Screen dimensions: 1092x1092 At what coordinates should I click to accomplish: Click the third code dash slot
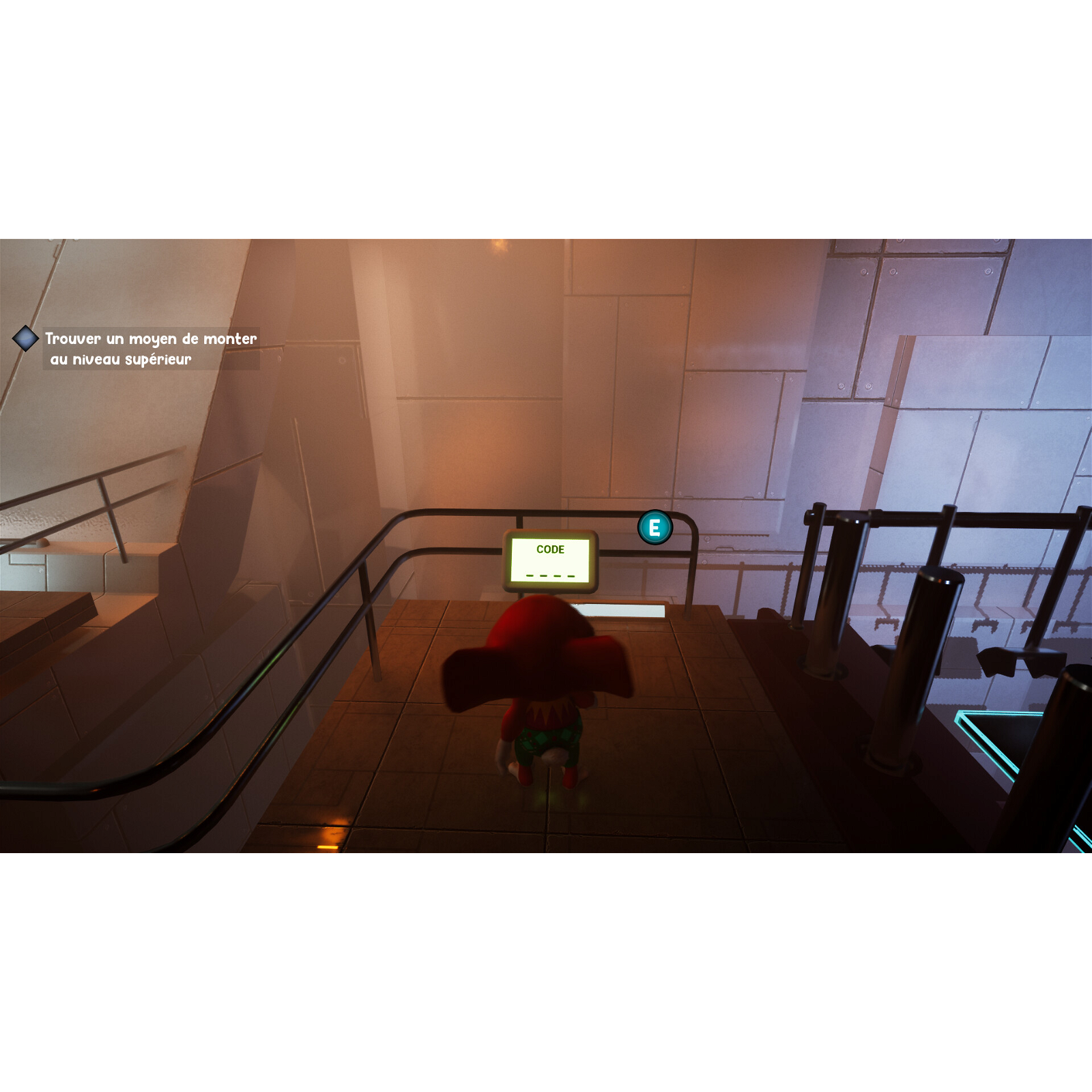click(x=557, y=575)
